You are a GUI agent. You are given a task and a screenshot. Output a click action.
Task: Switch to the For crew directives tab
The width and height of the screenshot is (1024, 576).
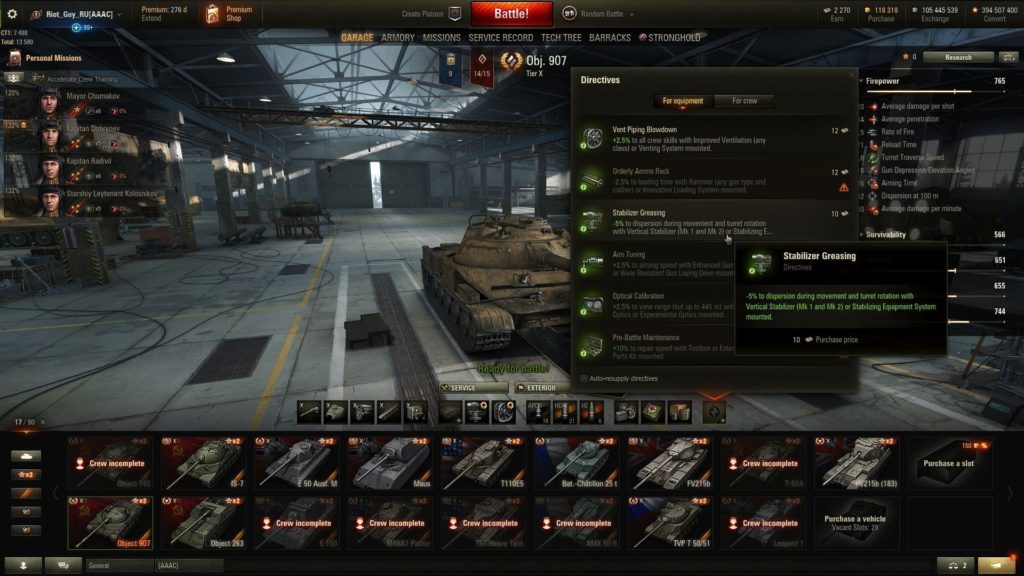[x=744, y=101]
